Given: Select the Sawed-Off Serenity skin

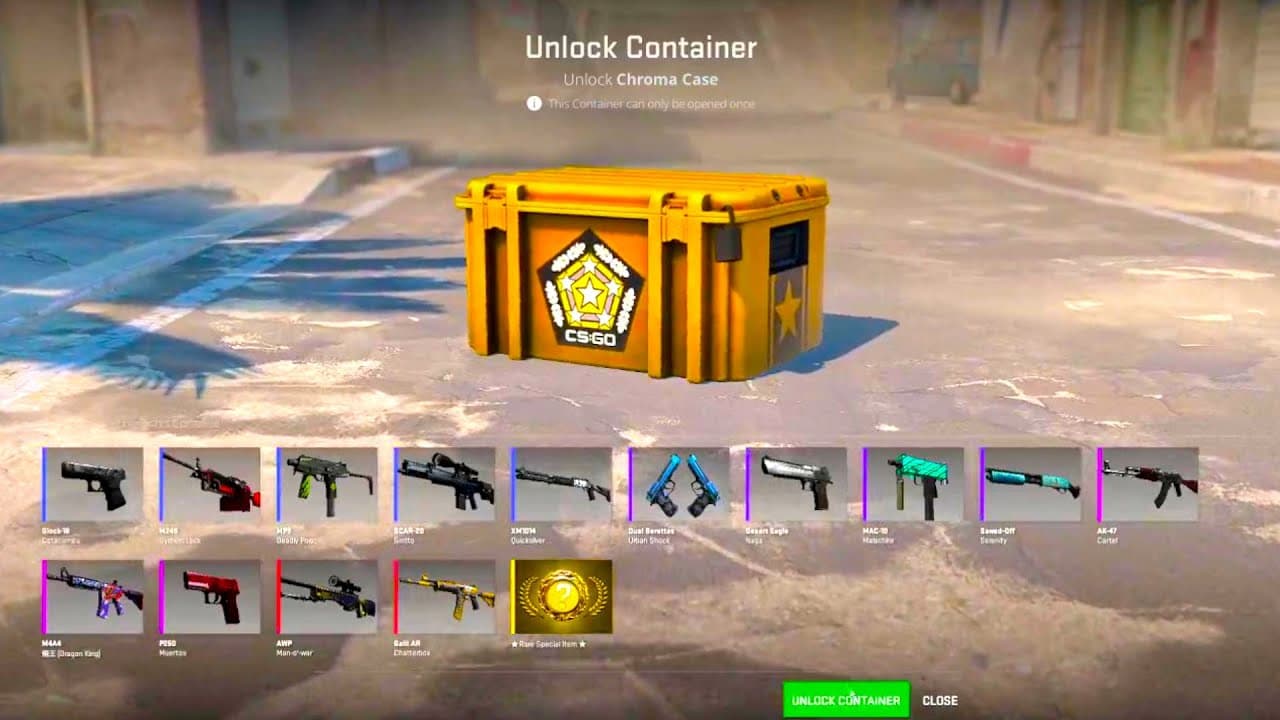Looking at the screenshot, I should tap(1033, 485).
